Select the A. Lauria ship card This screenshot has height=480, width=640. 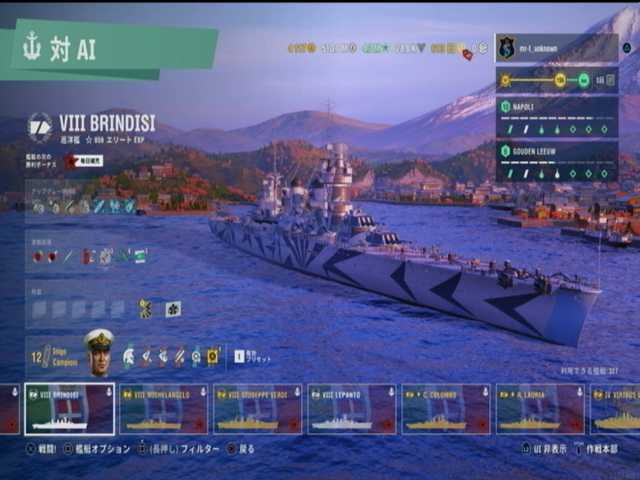coord(540,409)
